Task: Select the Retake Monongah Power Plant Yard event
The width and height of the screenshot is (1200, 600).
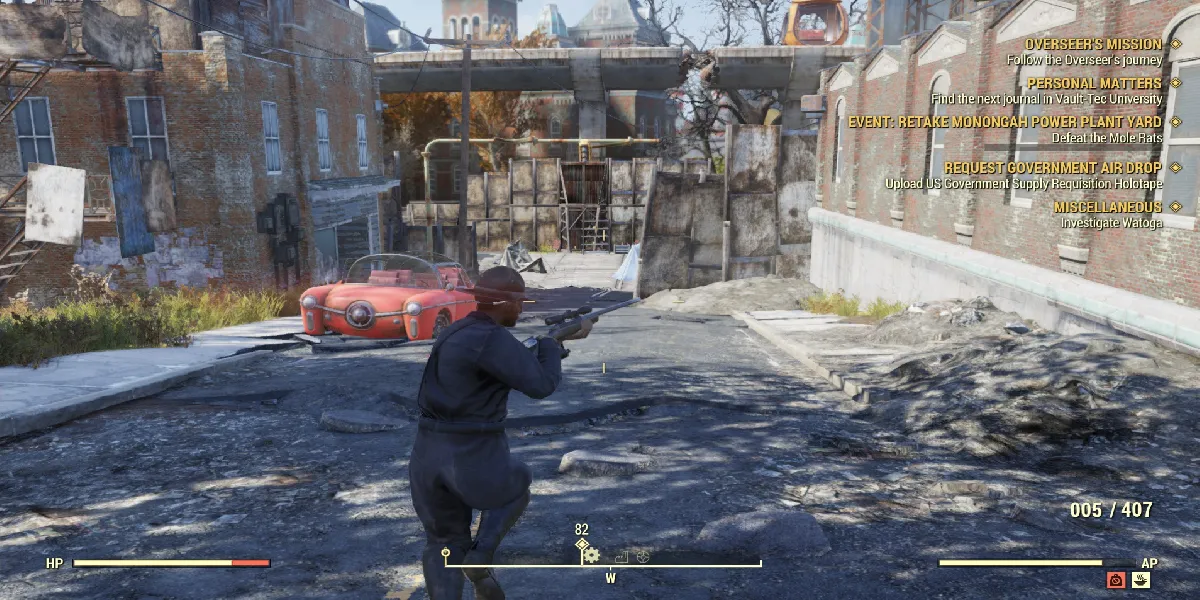Action: [1005, 122]
